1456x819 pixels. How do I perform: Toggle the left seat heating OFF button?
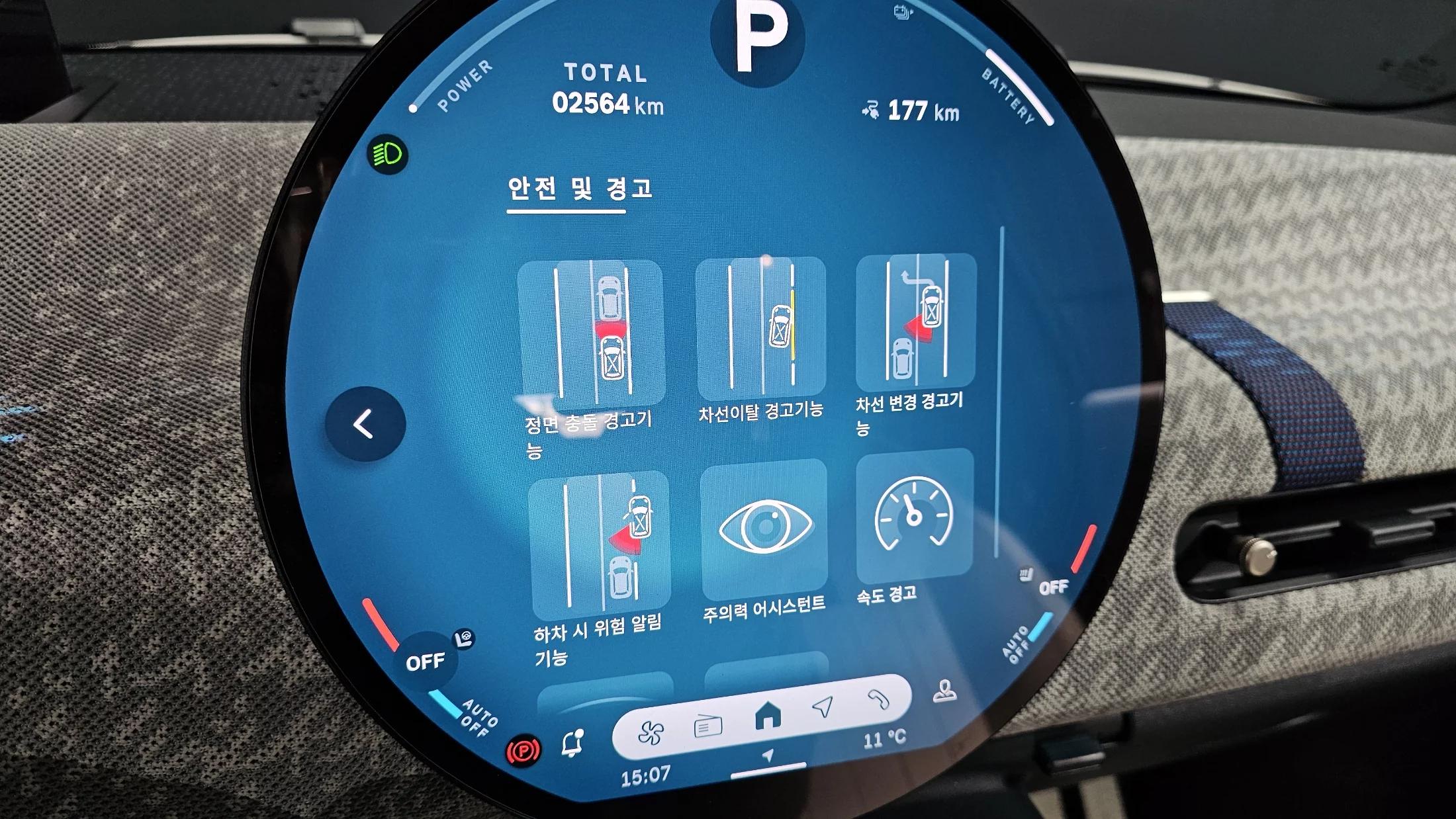[x=425, y=662]
